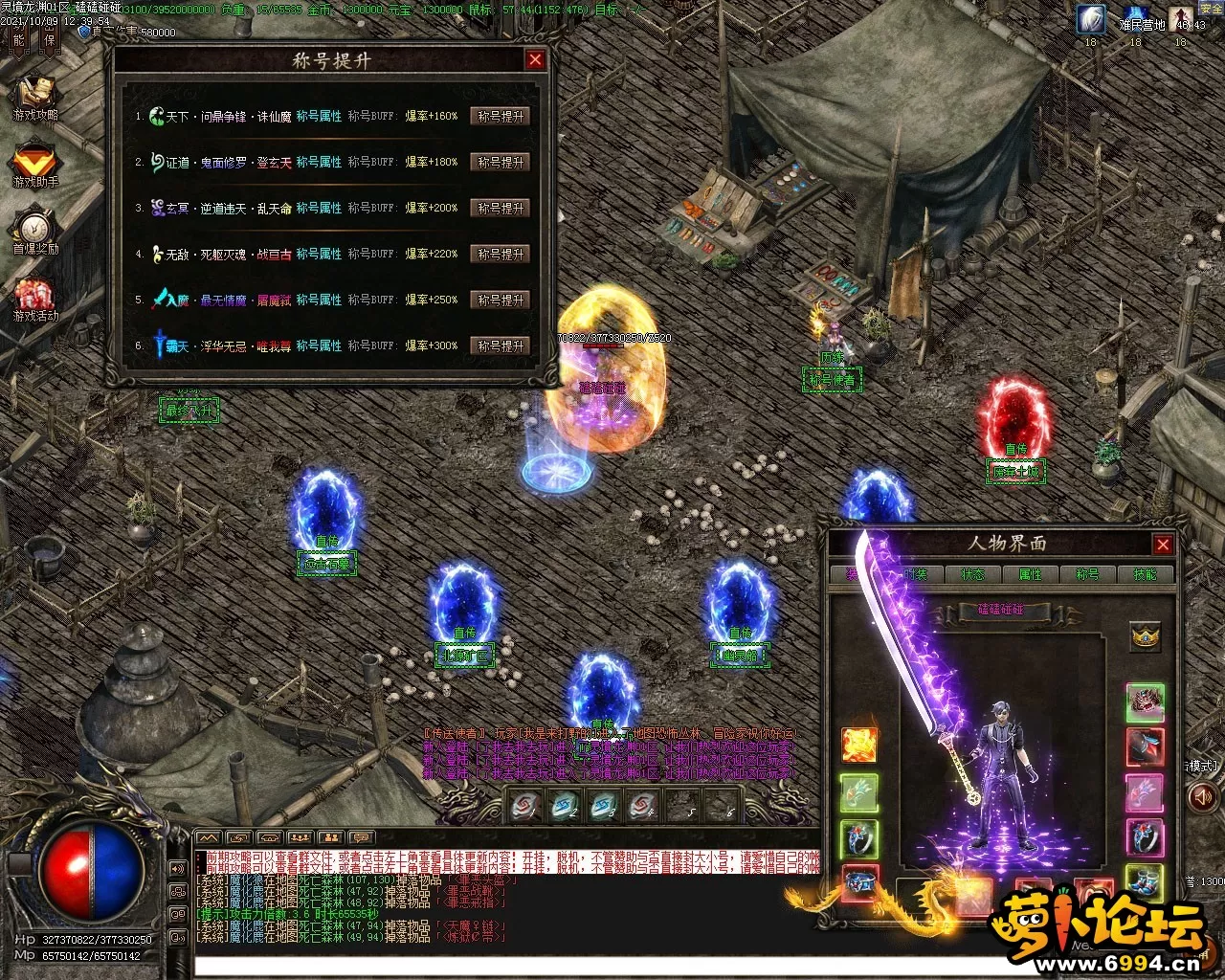Open the 游戏助手 game assistant
Screen dimensions: 1225x980
pyautogui.click(x=35, y=163)
